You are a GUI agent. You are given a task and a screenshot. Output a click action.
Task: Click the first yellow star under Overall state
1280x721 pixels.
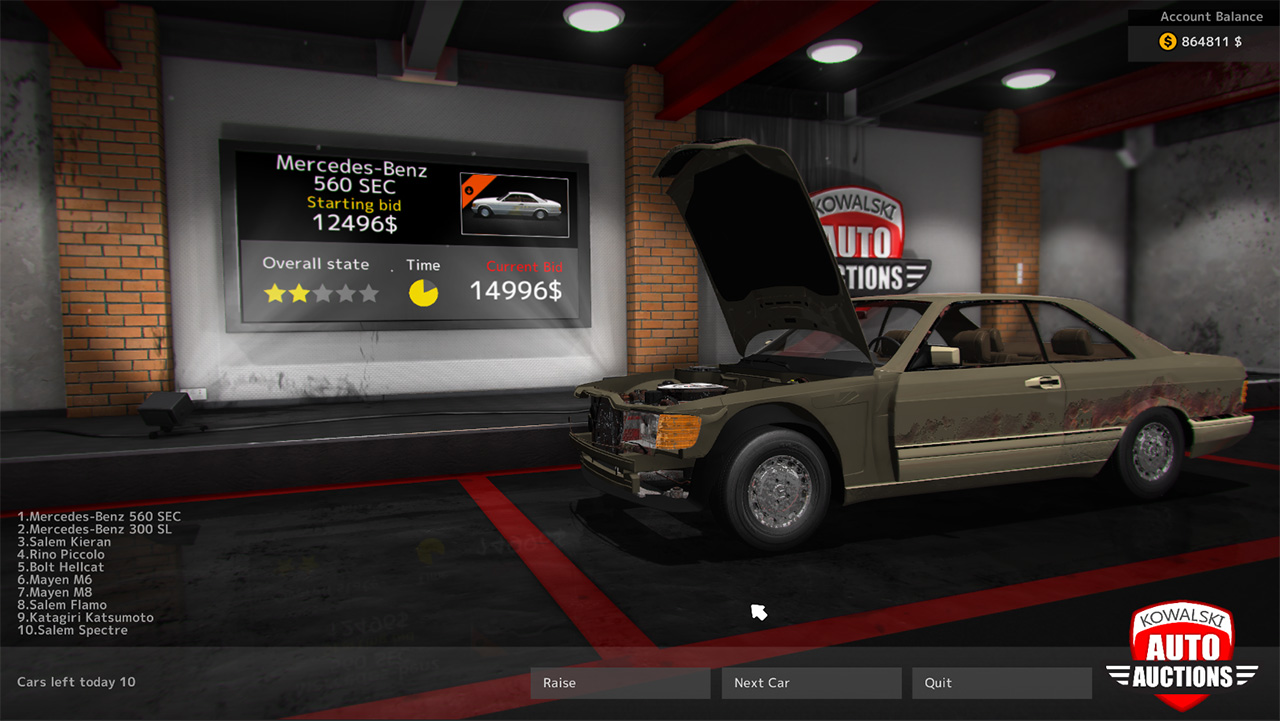tap(276, 291)
